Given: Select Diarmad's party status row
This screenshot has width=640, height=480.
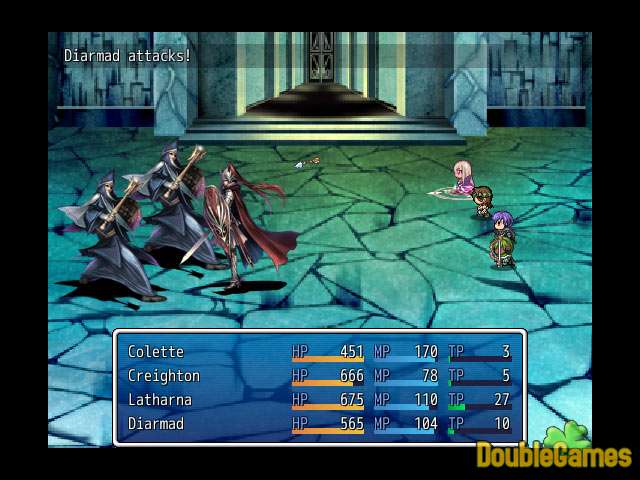Looking at the screenshot, I should [158, 424].
